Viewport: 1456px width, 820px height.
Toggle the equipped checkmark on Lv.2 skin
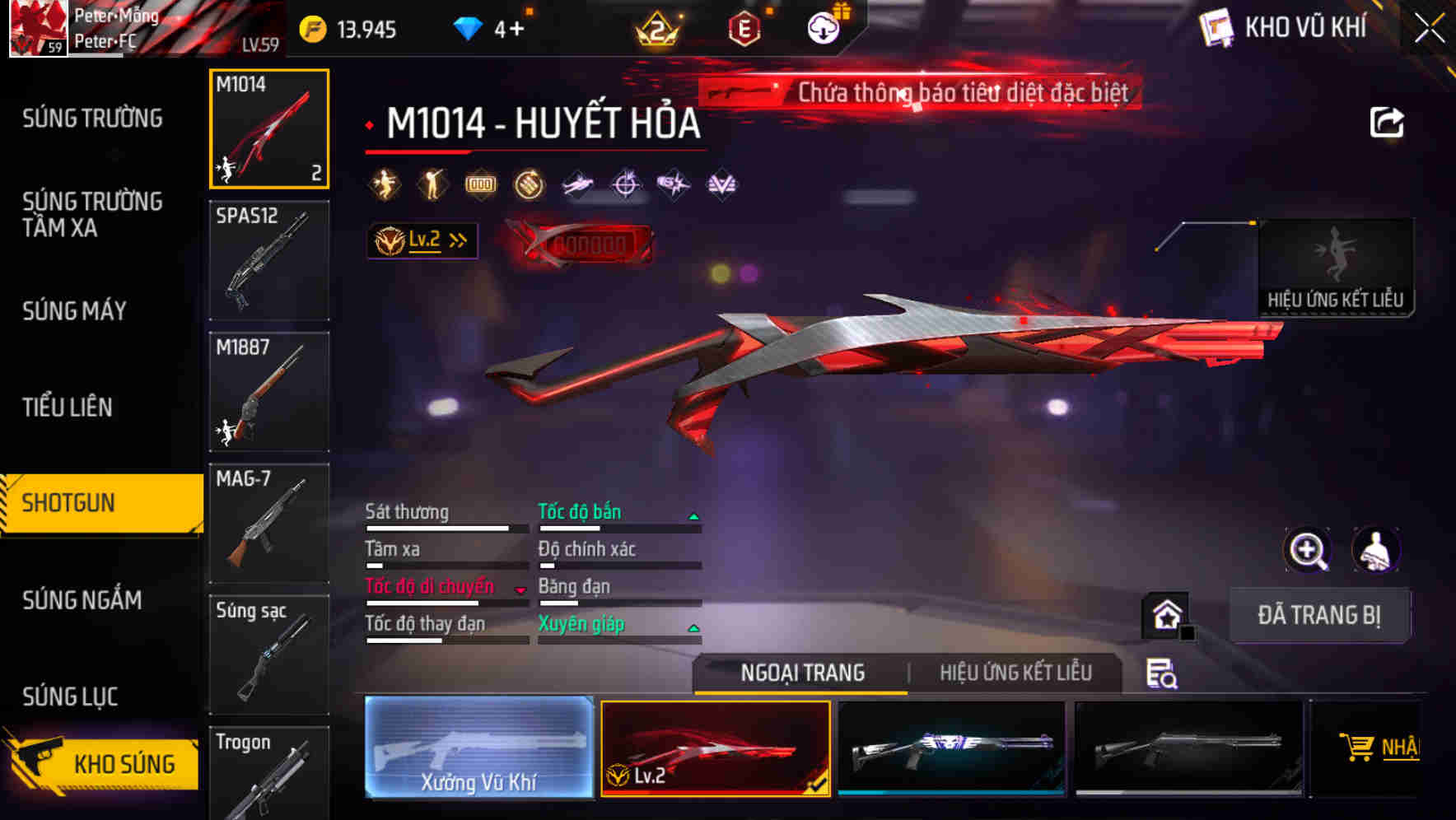pyautogui.click(x=818, y=787)
